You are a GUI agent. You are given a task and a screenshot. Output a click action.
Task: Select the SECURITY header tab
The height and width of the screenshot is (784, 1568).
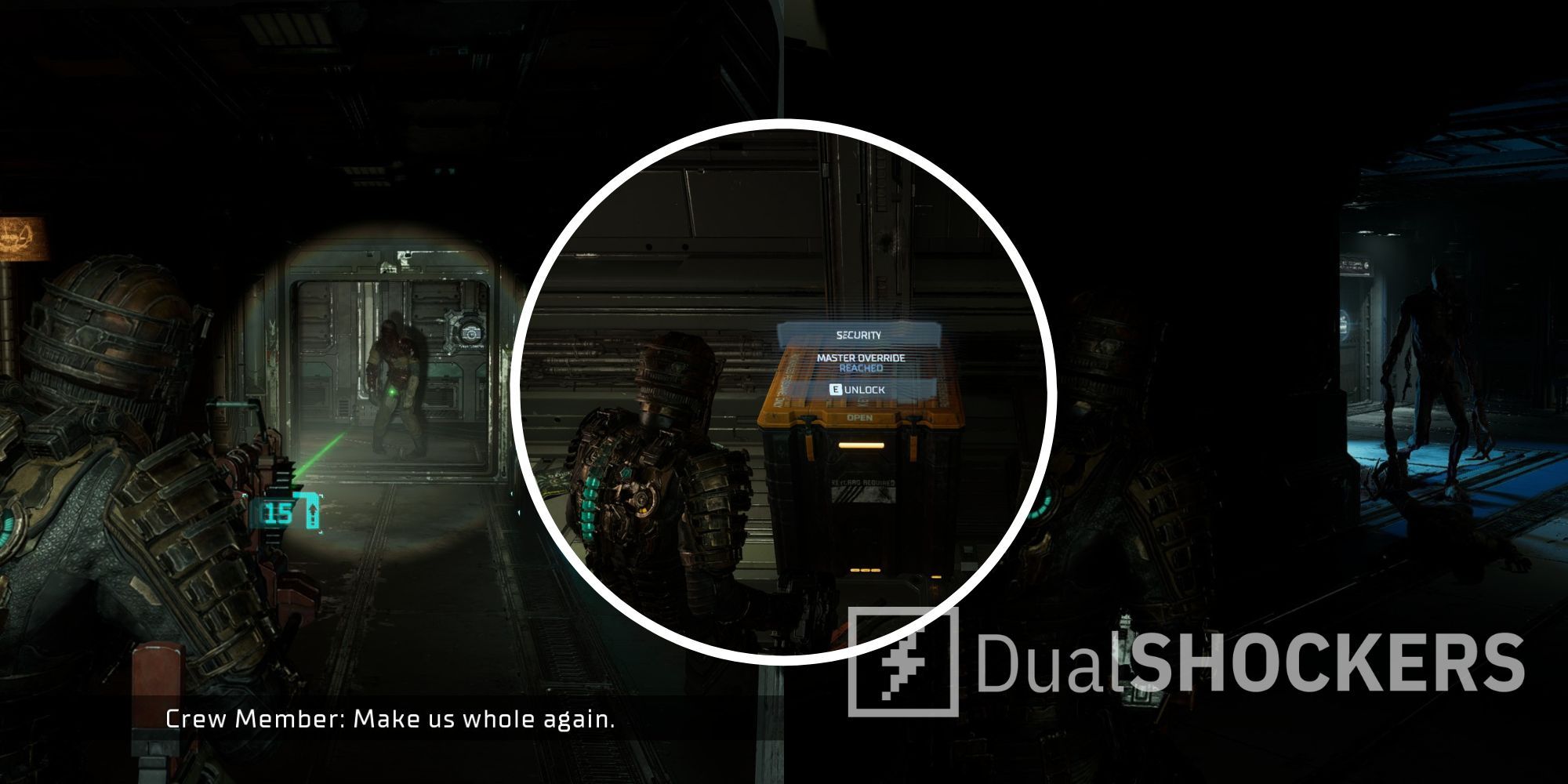point(858,334)
